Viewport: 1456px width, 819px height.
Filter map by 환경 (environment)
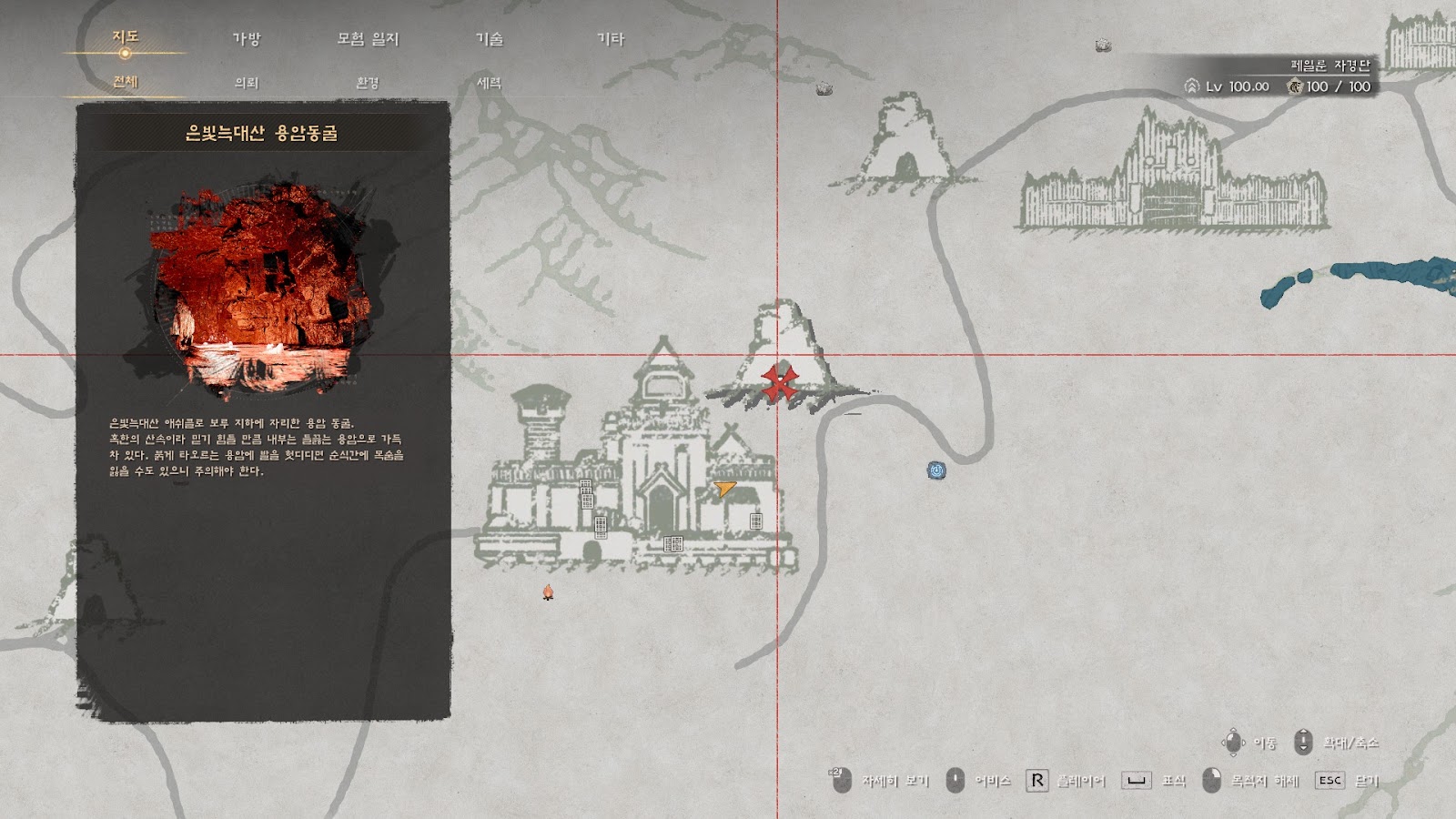pyautogui.click(x=368, y=83)
